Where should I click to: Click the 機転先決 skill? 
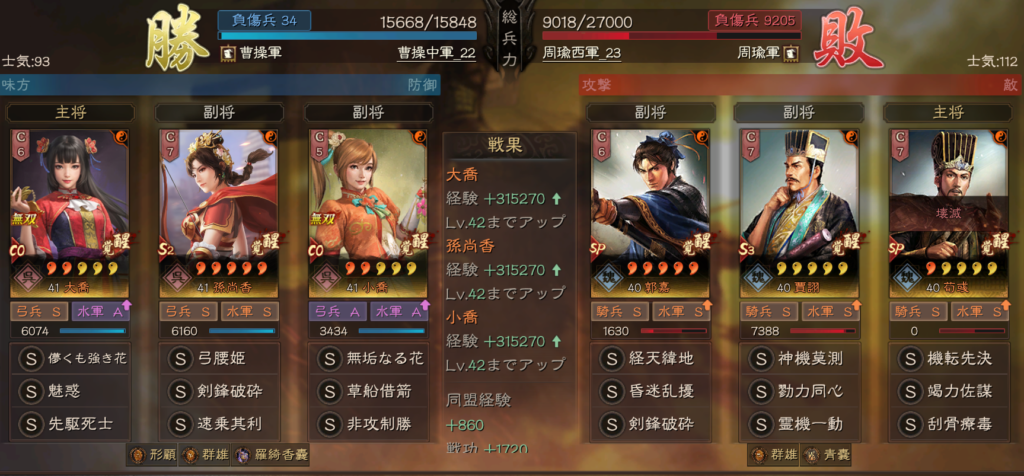[950, 358]
